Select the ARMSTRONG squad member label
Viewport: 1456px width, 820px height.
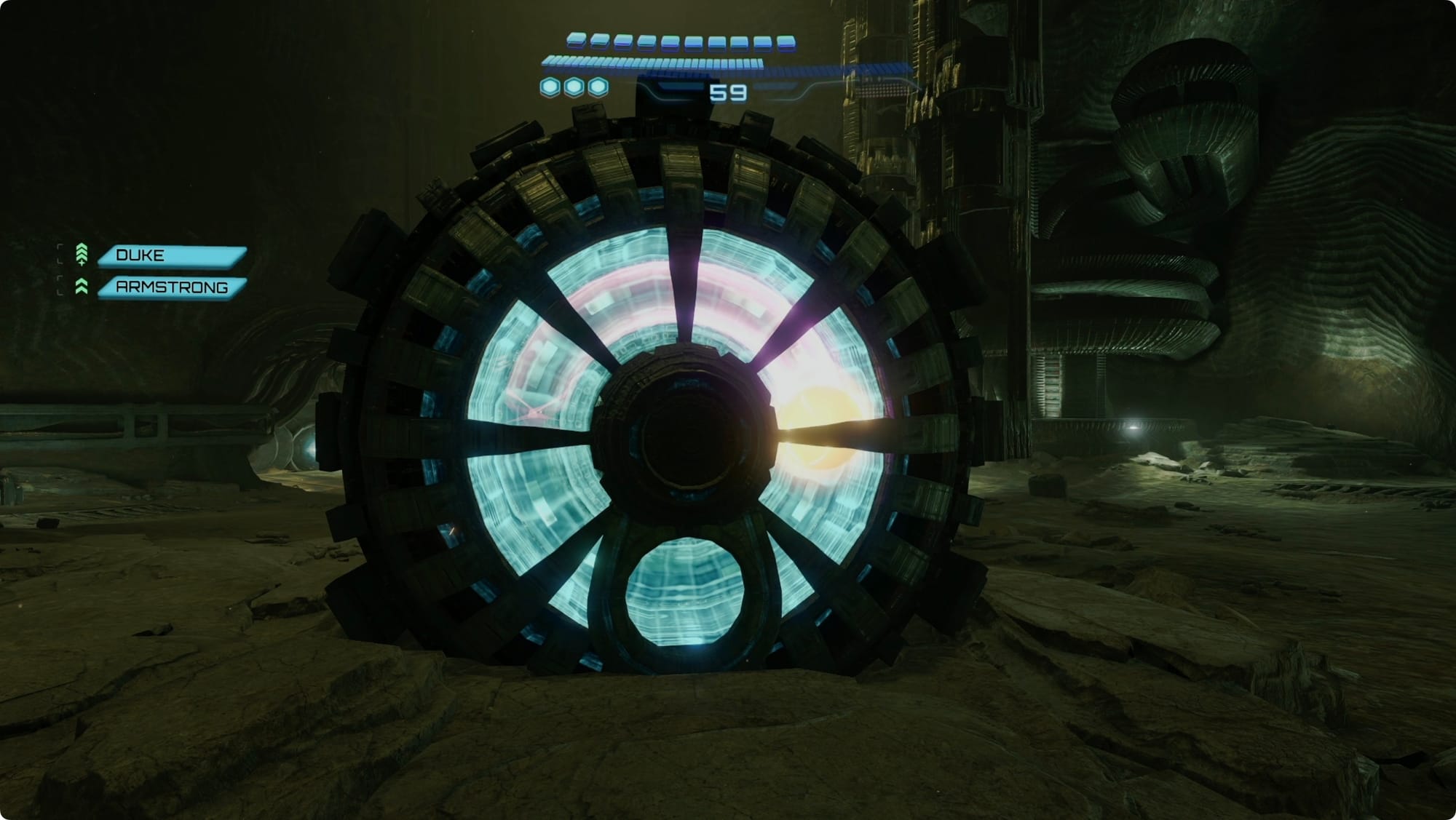click(173, 287)
